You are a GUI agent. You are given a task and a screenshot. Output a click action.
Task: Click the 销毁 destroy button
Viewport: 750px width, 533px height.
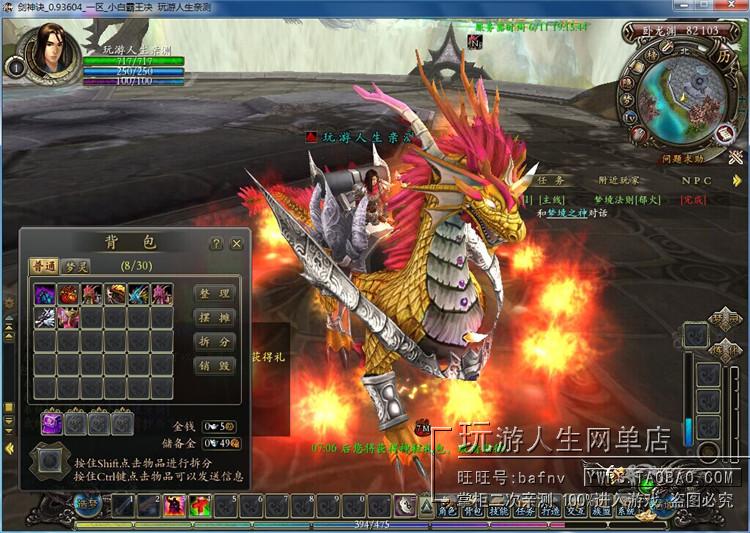click(214, 366)
